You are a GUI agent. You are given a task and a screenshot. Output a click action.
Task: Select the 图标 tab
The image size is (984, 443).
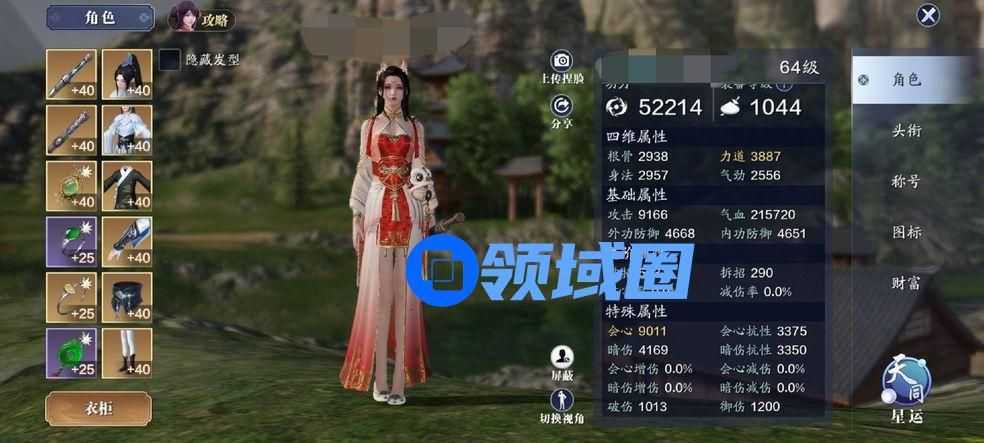click(x=907, y=232)
